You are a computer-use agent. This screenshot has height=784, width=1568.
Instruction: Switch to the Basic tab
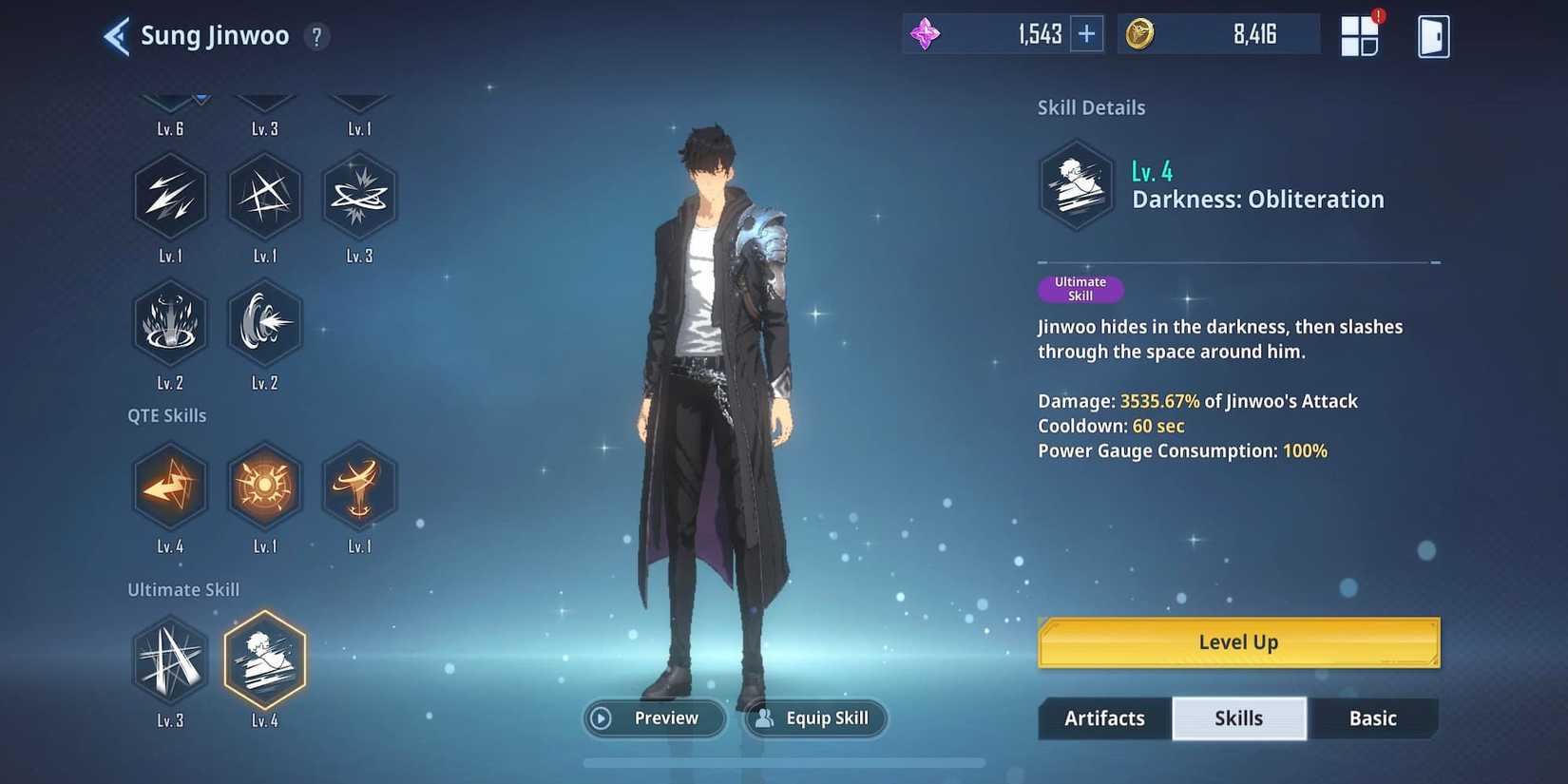click(x=1372, y=718)
